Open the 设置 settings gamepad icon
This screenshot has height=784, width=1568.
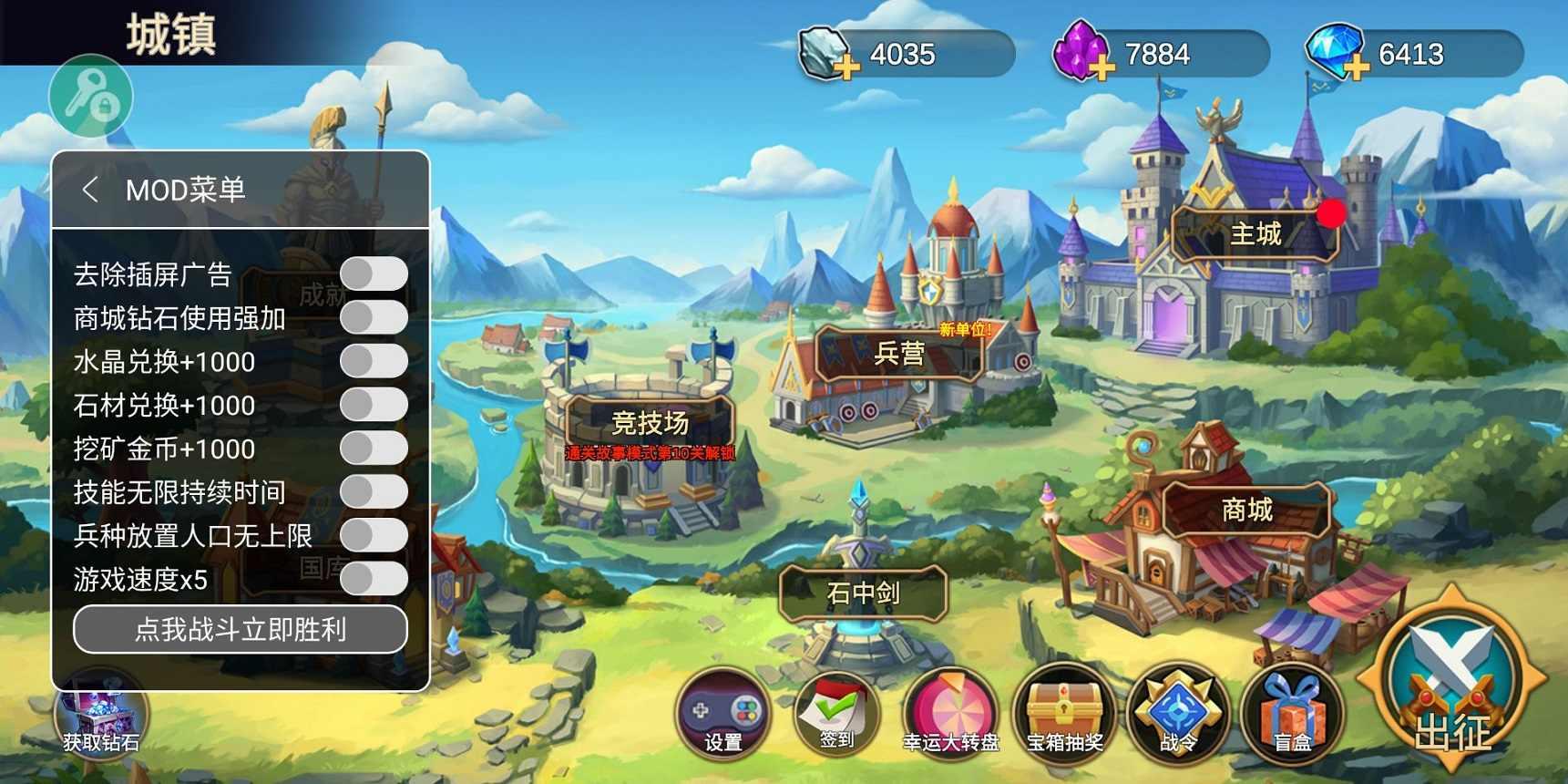723,716
